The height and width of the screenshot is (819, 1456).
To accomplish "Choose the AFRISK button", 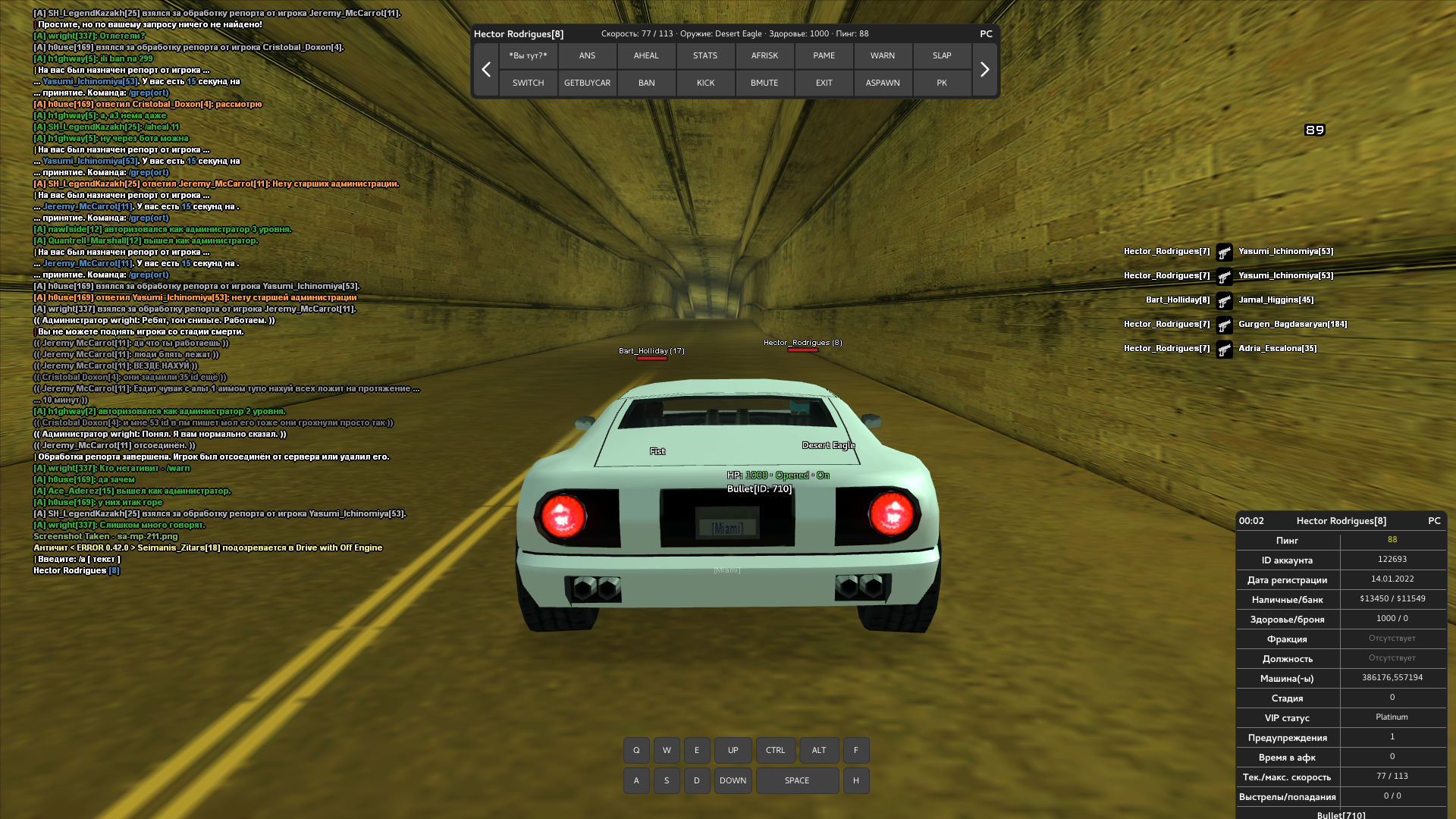I will pos(764,55).
